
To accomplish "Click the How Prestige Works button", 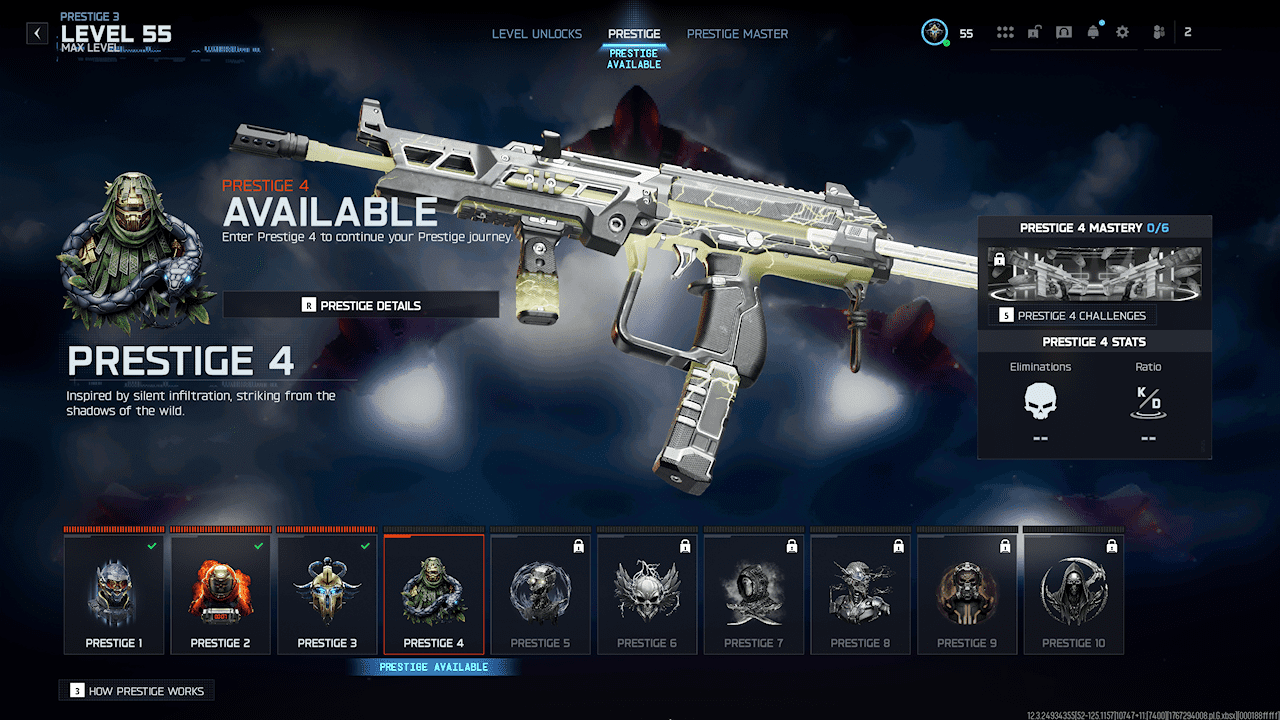I will pyautogui.click(x=136, y=690).
